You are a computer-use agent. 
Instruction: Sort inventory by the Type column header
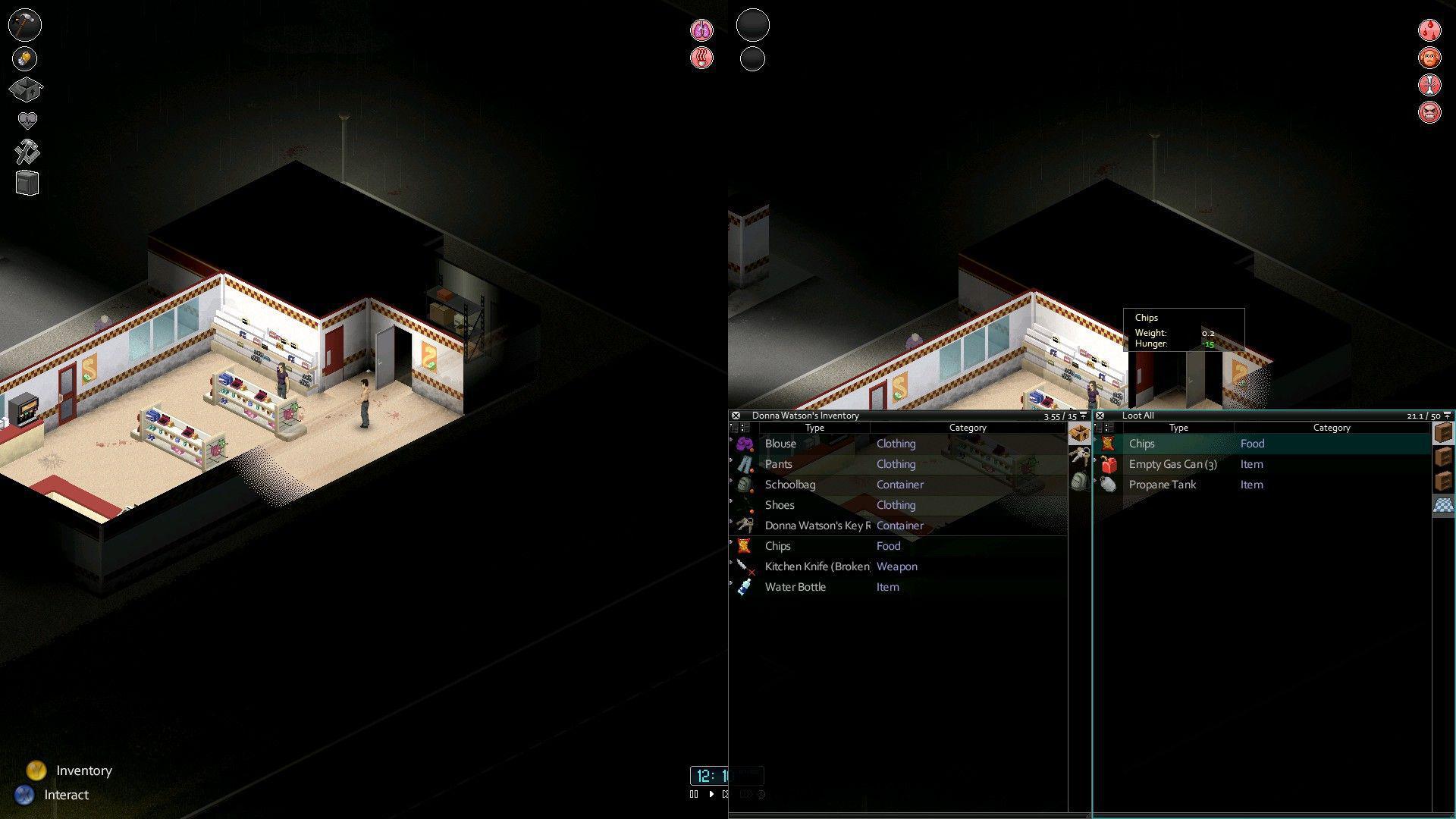[x=814, y=428]
